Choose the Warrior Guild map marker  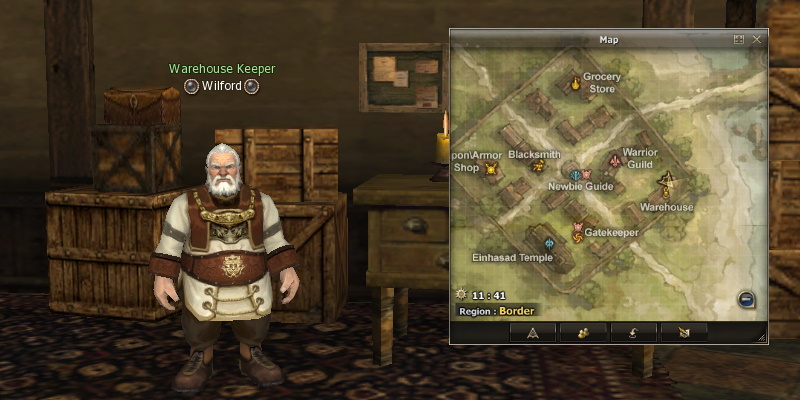[614, 161]
